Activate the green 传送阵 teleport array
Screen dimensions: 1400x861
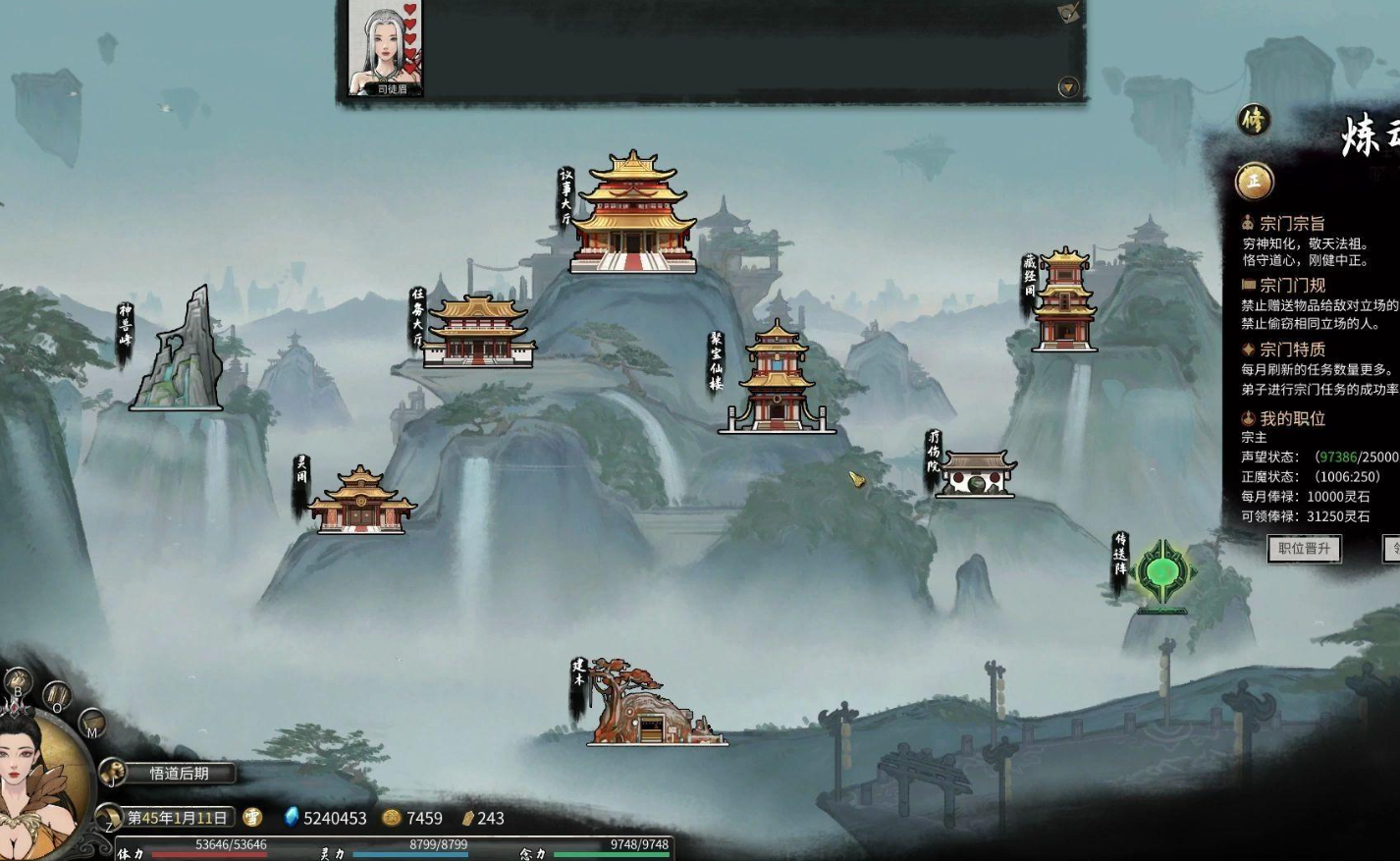tap(1161, 573)
